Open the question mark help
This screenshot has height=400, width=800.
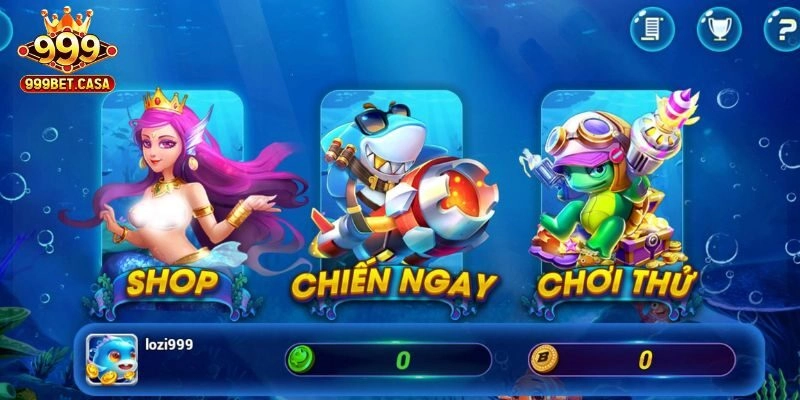pos(782,30)
